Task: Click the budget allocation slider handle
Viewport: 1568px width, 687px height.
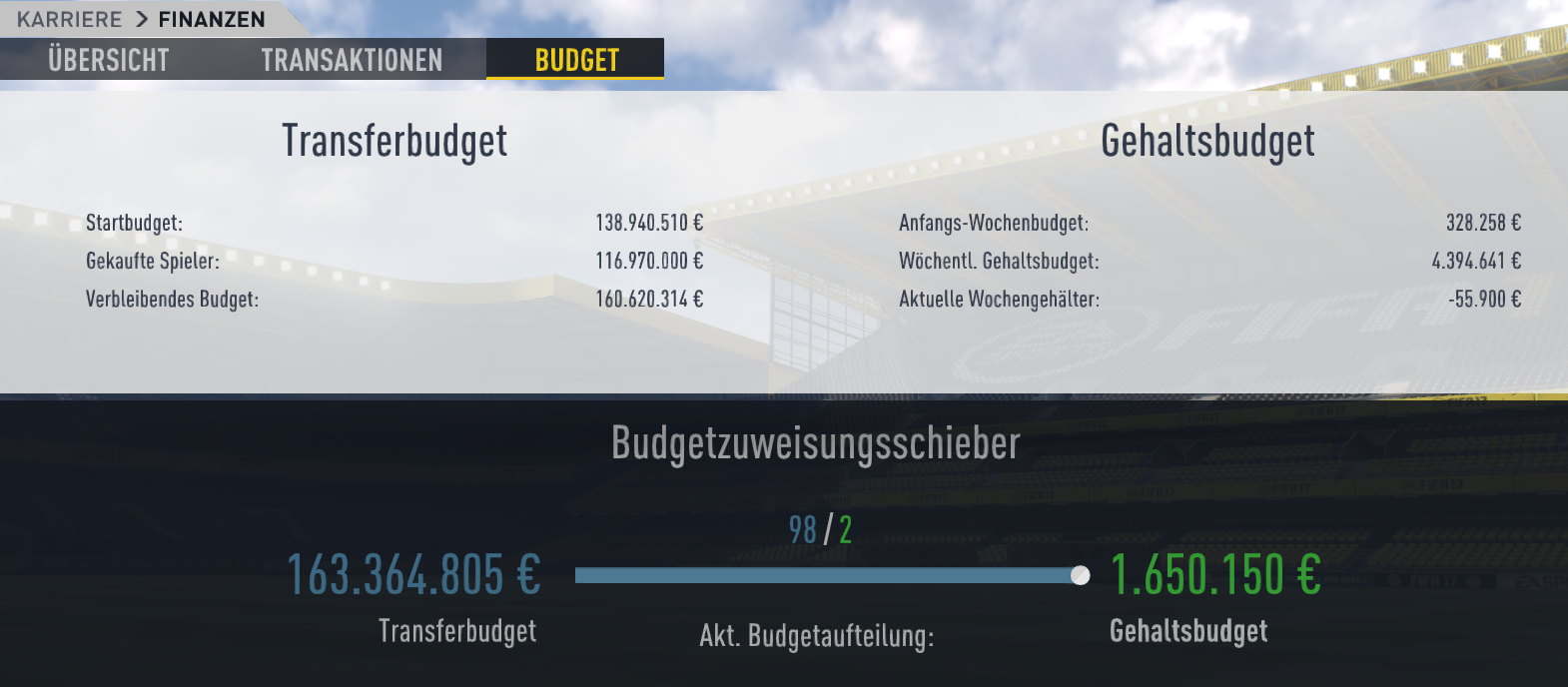Action: tap(1080, 575)
